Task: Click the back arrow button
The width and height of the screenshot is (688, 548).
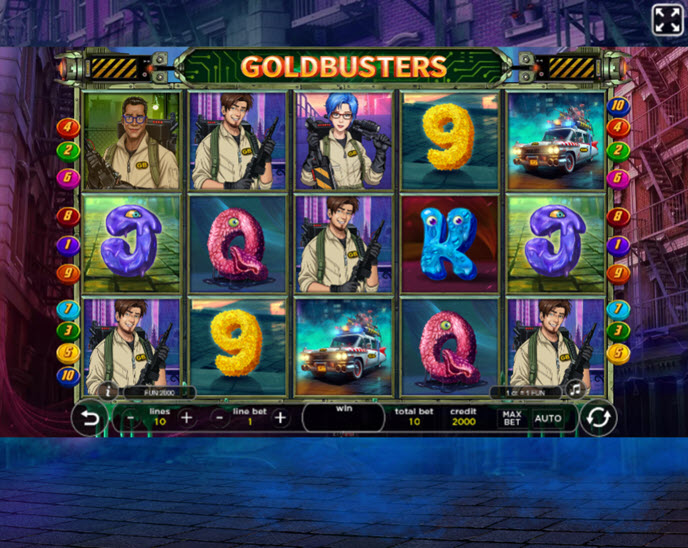Action: point(90,418)
